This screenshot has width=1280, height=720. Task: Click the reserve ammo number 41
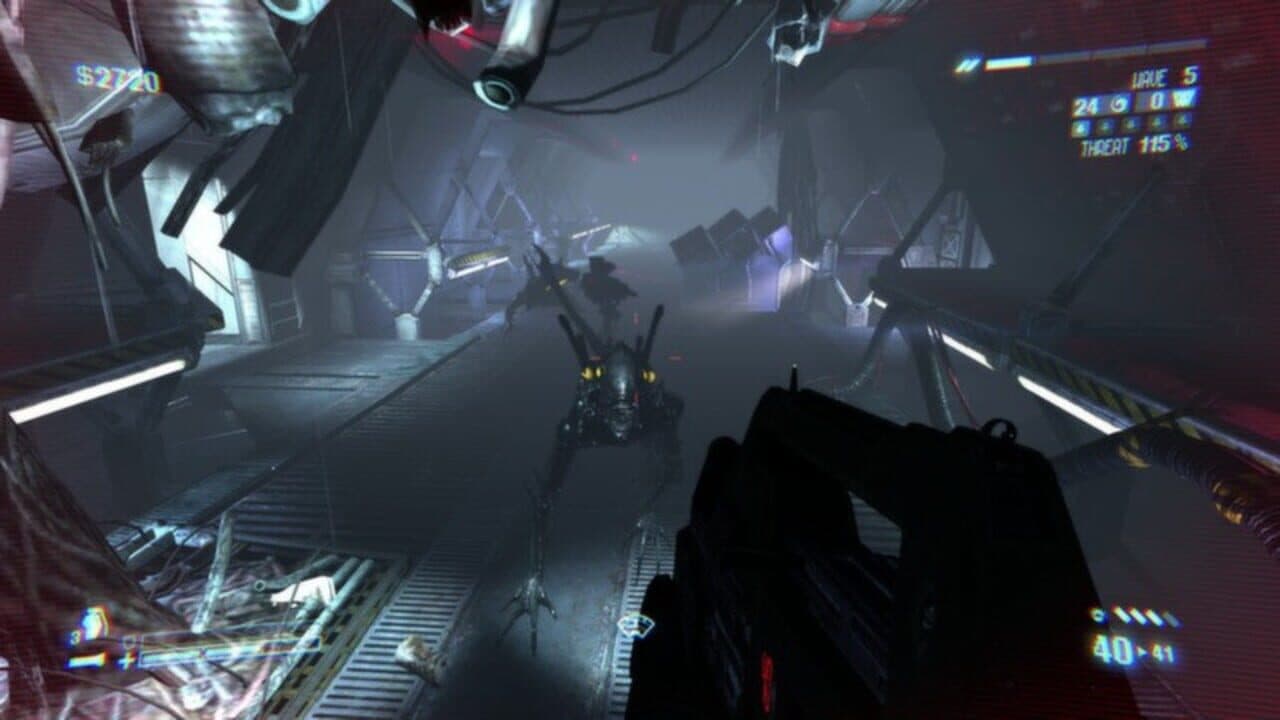coord(1165,651)
